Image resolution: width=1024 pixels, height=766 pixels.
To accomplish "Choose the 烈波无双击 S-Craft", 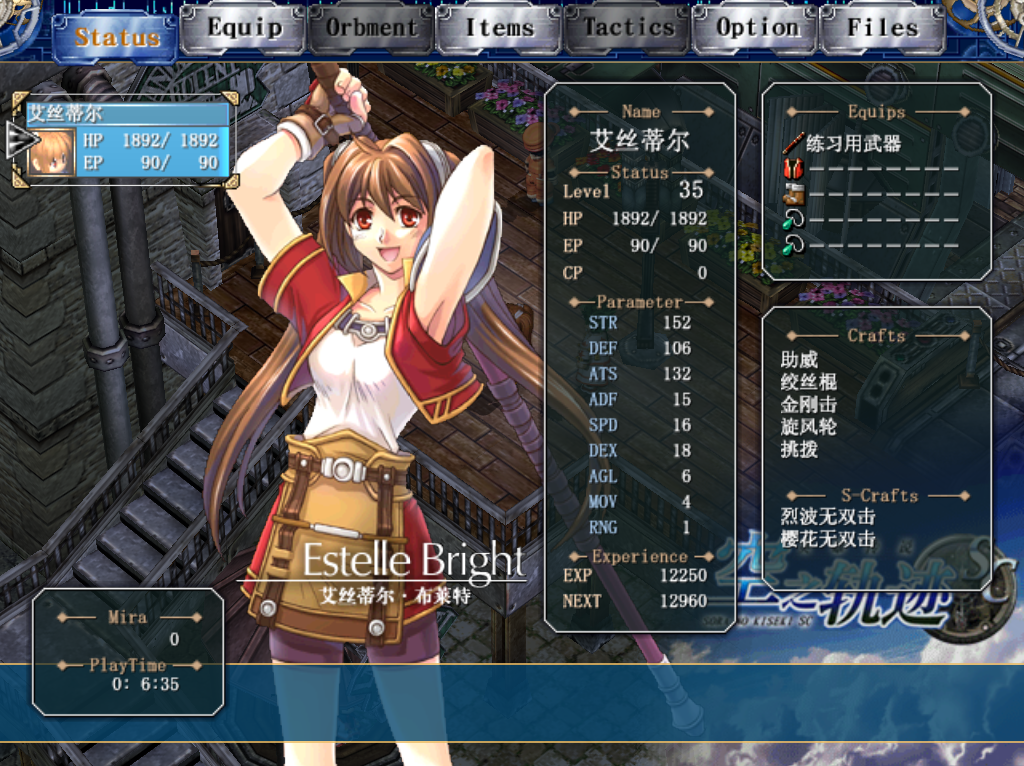I will pyautogui.click(x=828, y=517).
